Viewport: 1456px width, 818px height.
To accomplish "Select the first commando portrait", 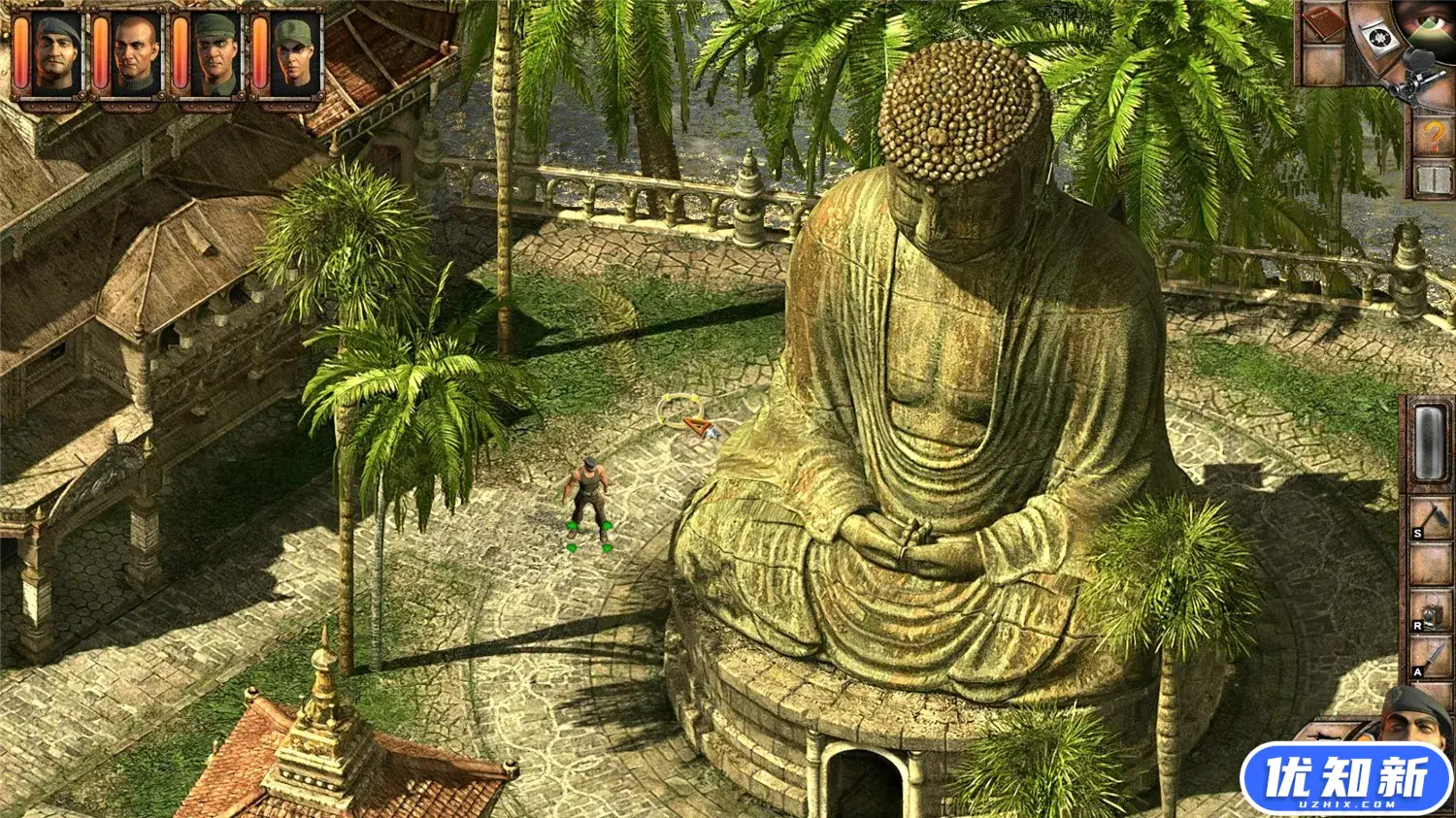I will tap(53, 50).
